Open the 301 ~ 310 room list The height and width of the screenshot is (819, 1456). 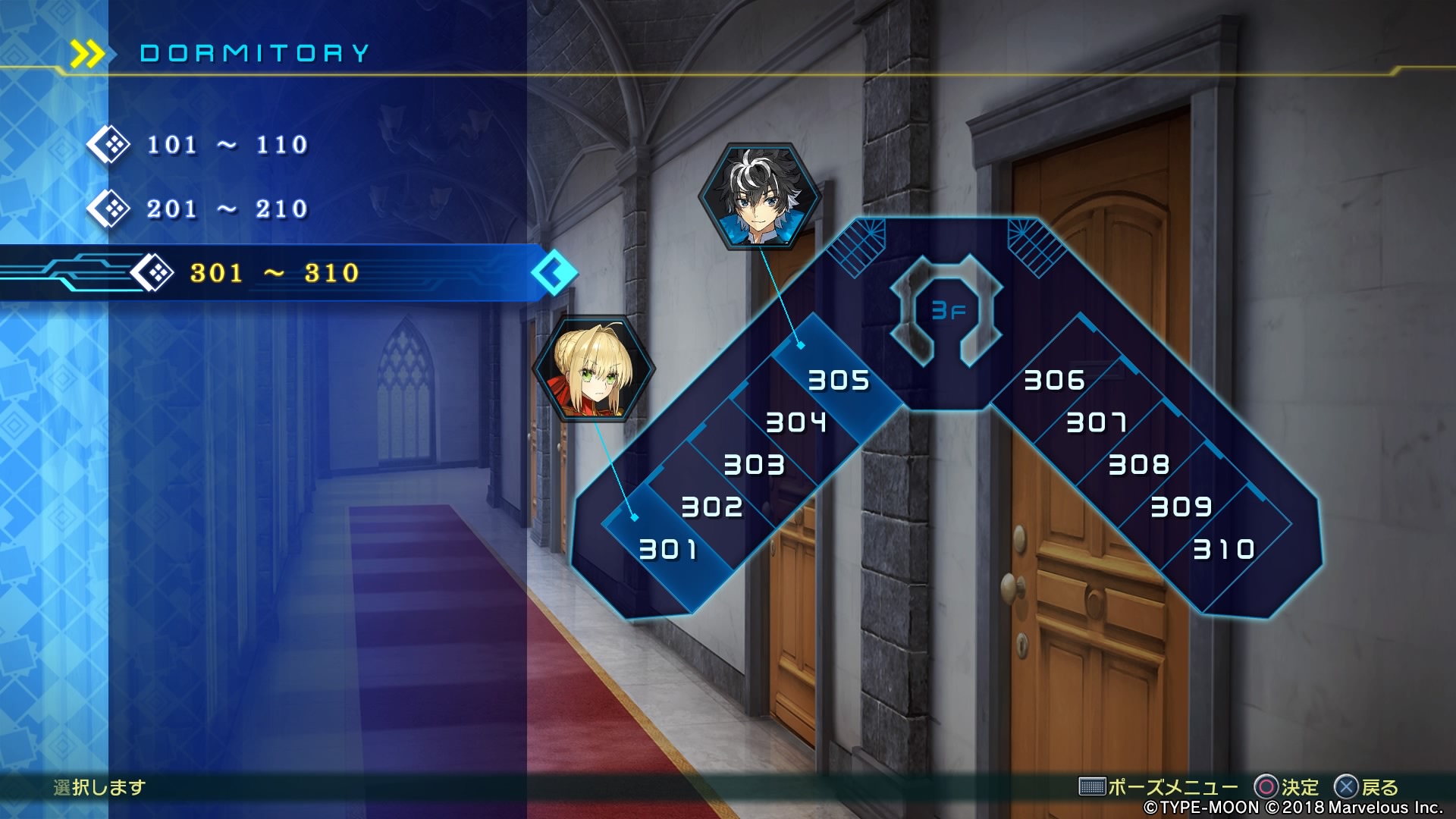(x=274, y=273)
